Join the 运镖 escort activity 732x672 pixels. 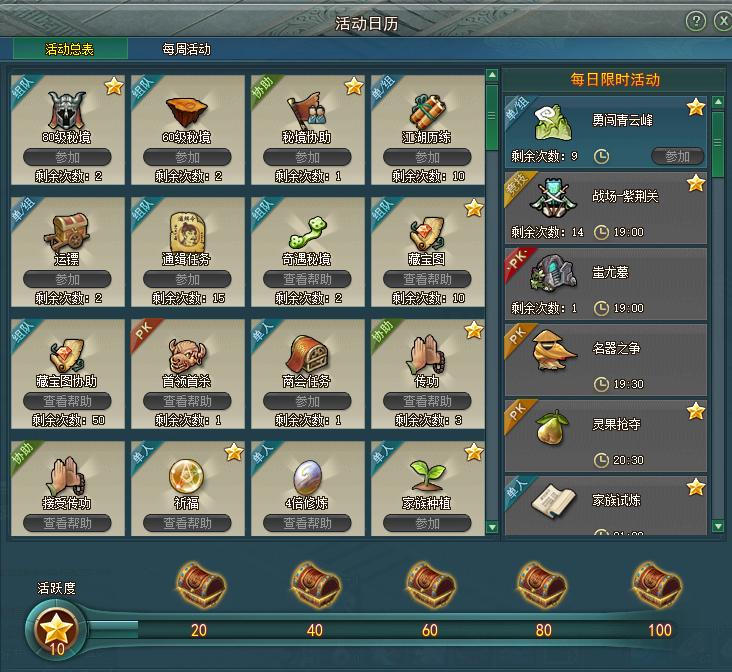click(67, 279)
